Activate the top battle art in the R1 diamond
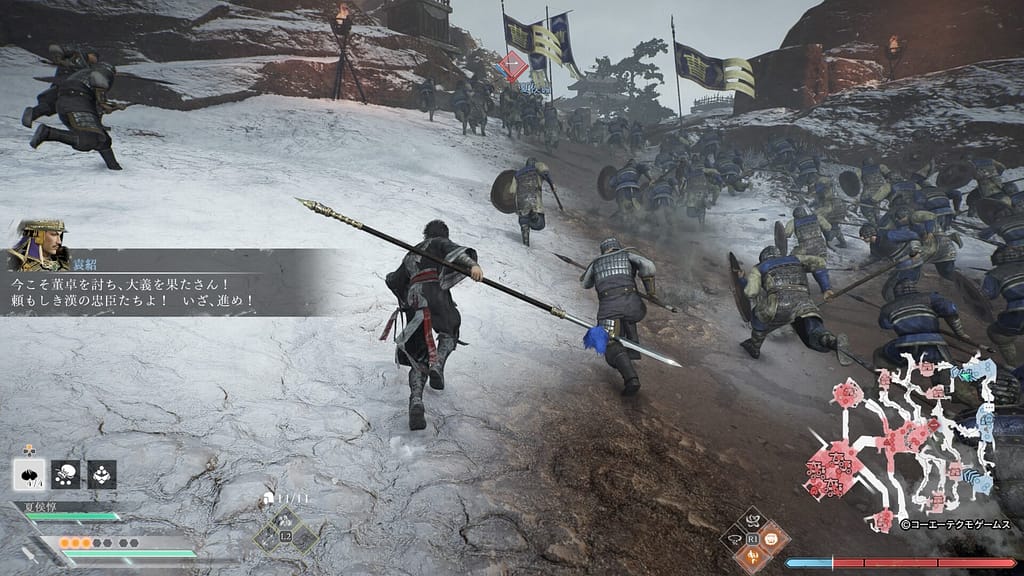Viewport: 1024px width, 576px height. [x=753, y=521]
